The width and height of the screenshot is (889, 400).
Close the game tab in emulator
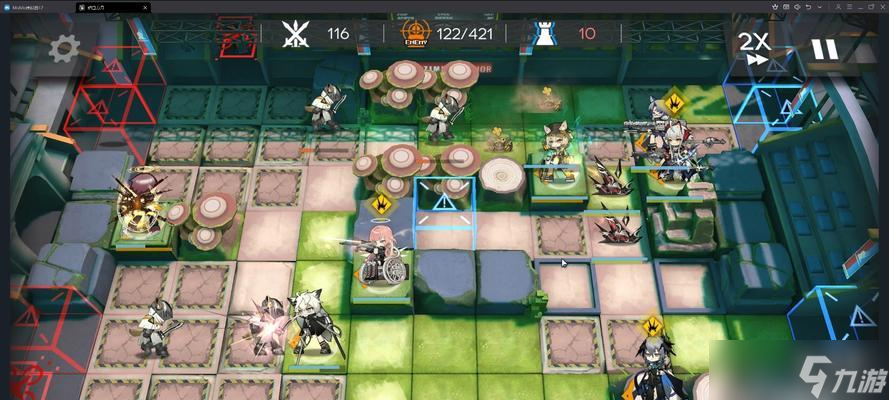143,6
